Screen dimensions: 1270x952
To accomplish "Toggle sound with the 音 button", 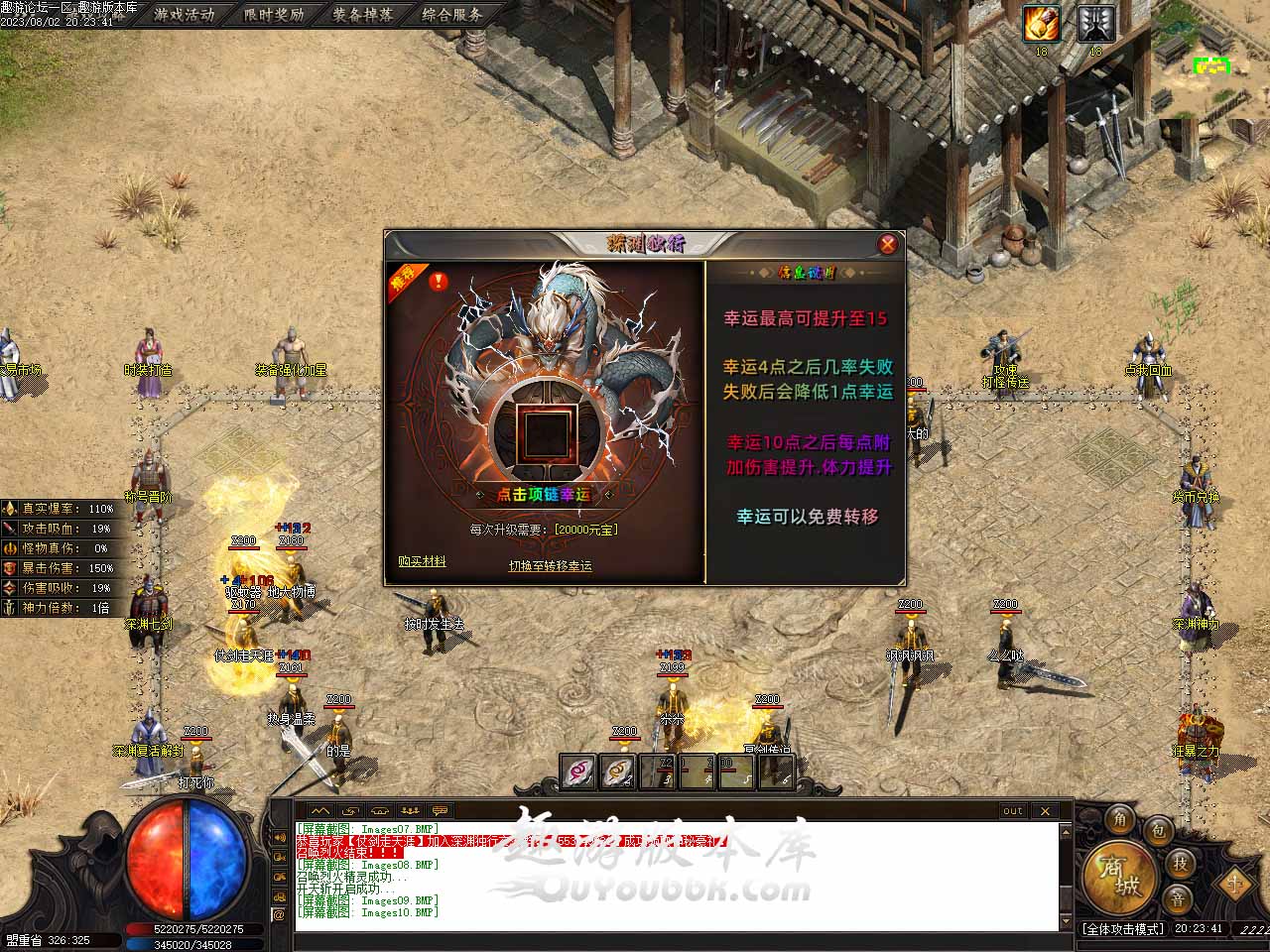I will pos(1179,898).
